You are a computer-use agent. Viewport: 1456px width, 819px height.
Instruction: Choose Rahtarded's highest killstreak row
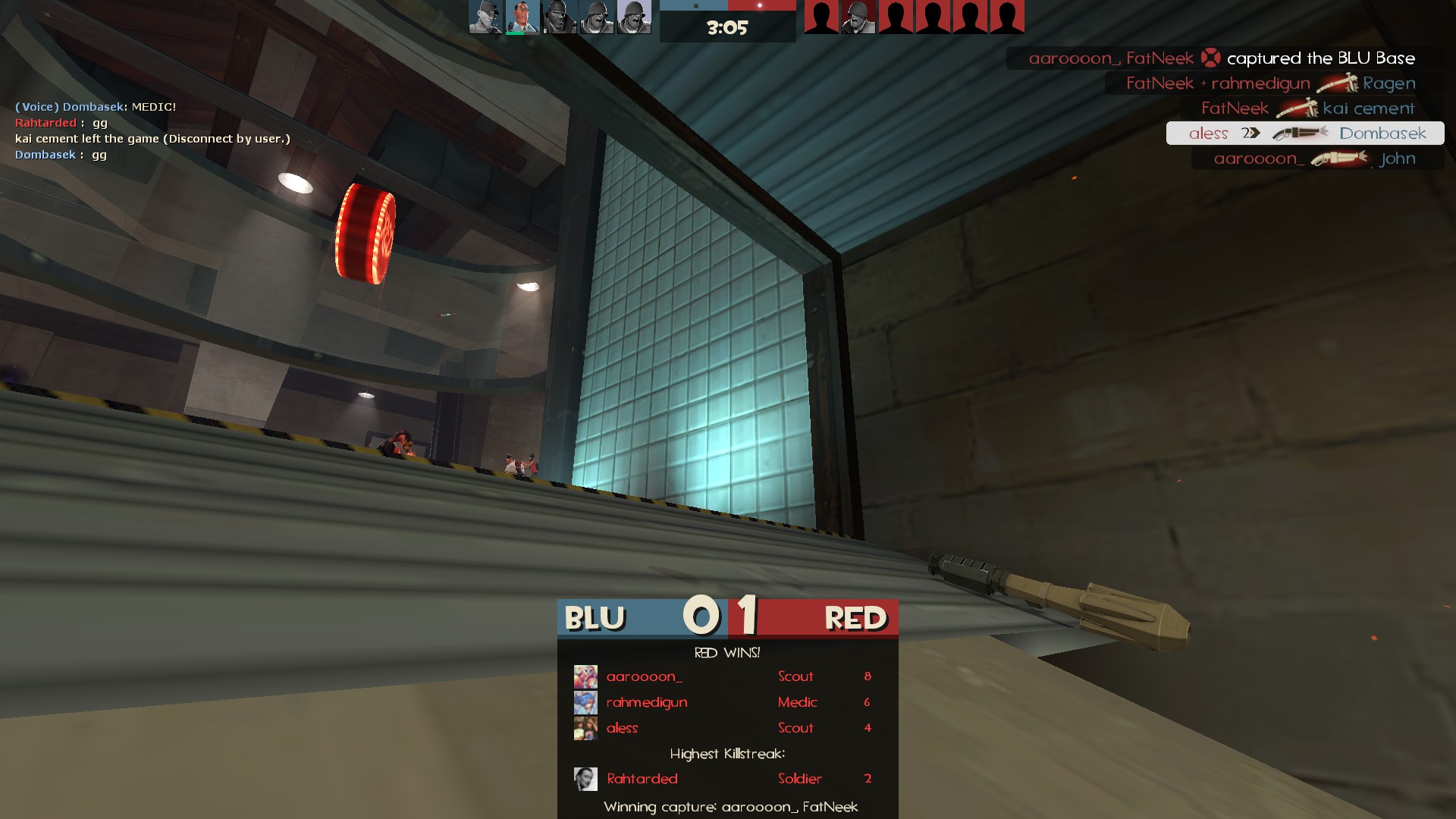click(x=726, y=779)
